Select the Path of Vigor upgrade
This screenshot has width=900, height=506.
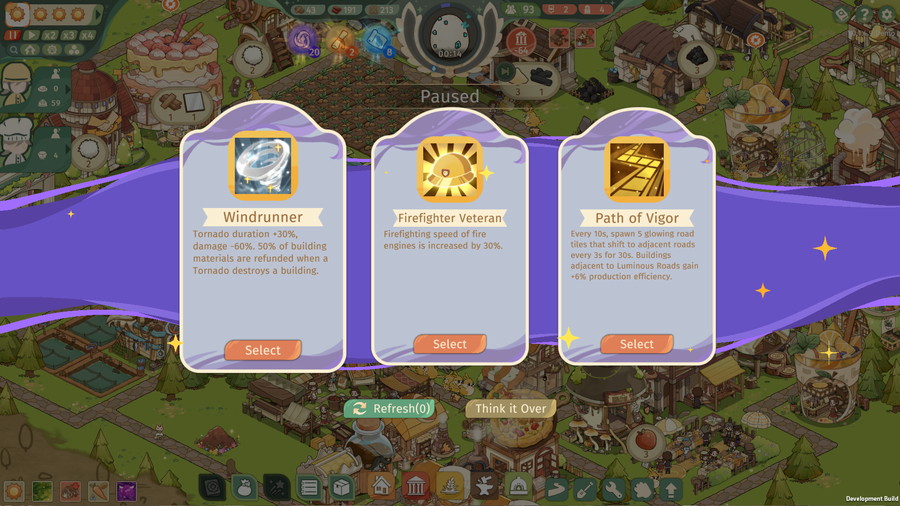tap(636, 344)
